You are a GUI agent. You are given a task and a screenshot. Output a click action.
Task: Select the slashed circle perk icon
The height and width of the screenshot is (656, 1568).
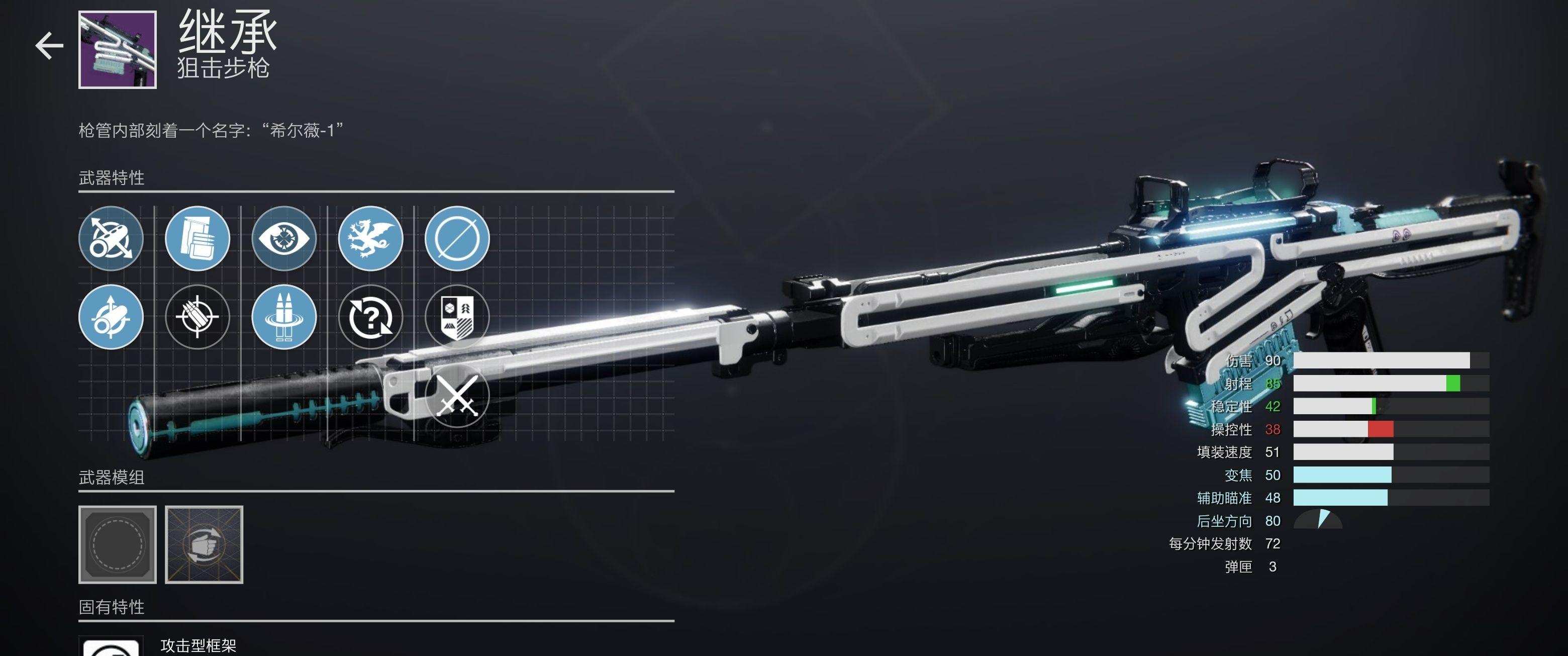(x=456, y=239)
